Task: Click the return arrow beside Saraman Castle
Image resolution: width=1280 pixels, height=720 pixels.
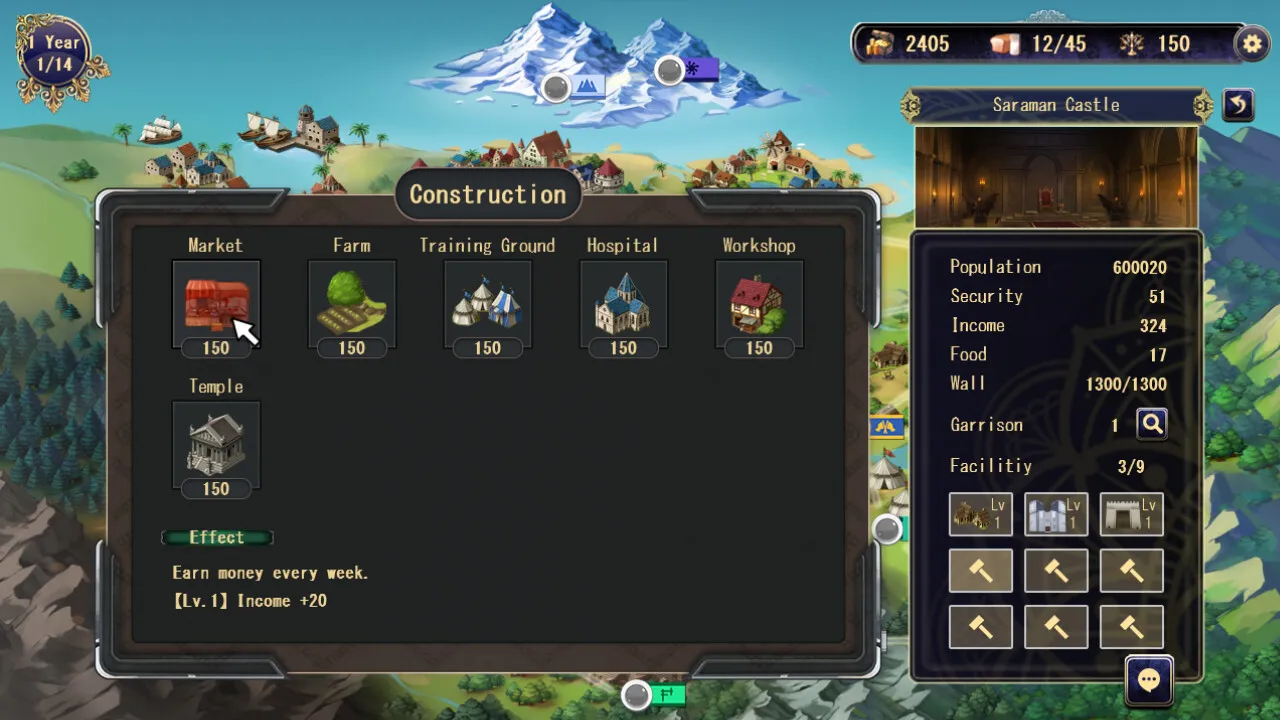Action: 1238,105
